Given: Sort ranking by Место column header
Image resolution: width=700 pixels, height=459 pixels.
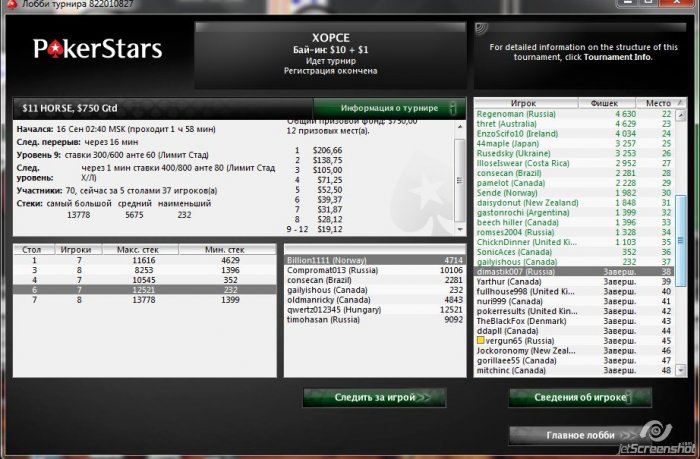Looking at the screenshot, I should point(658,103).
